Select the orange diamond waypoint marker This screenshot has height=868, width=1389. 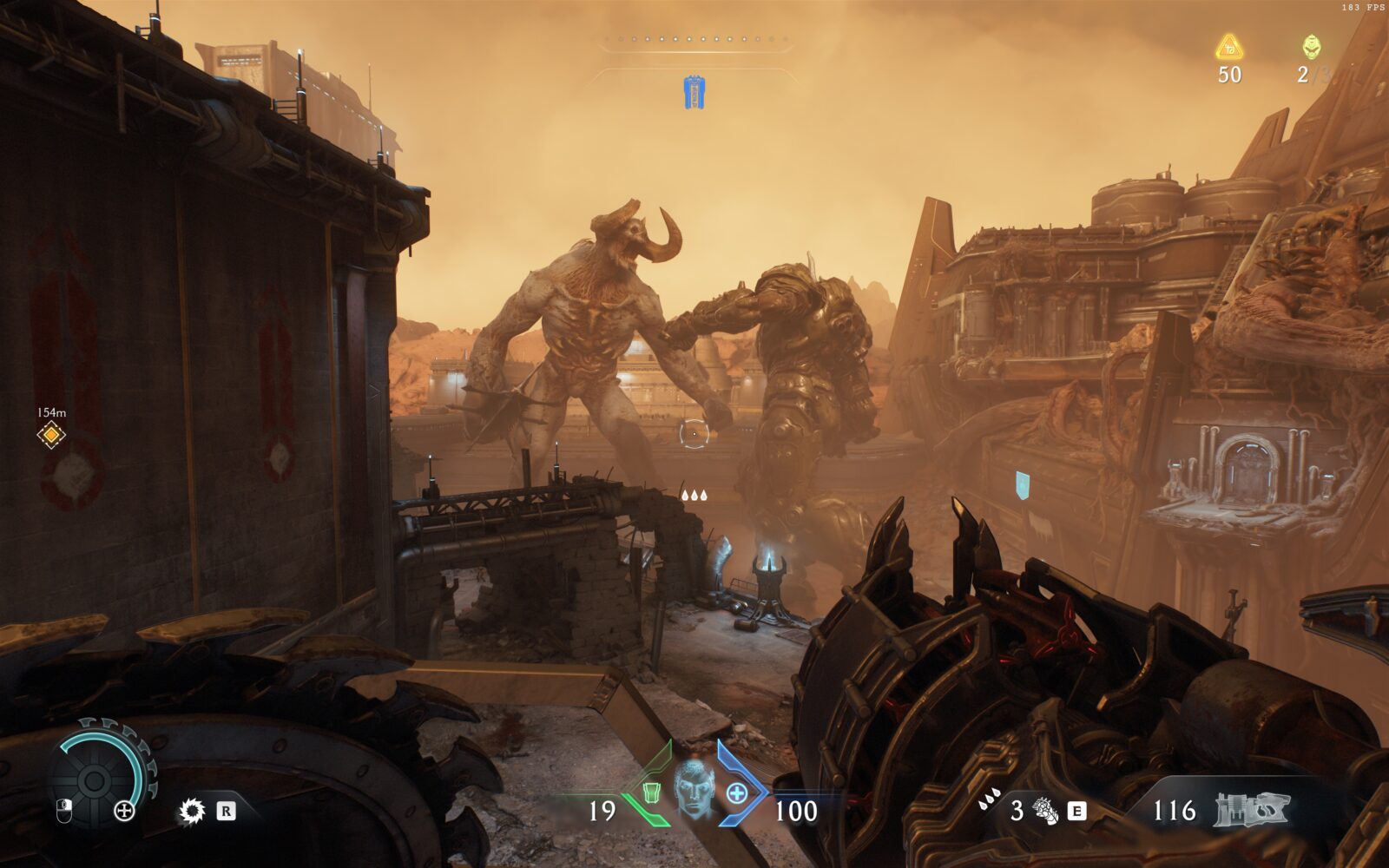click(x=51, y=434)
